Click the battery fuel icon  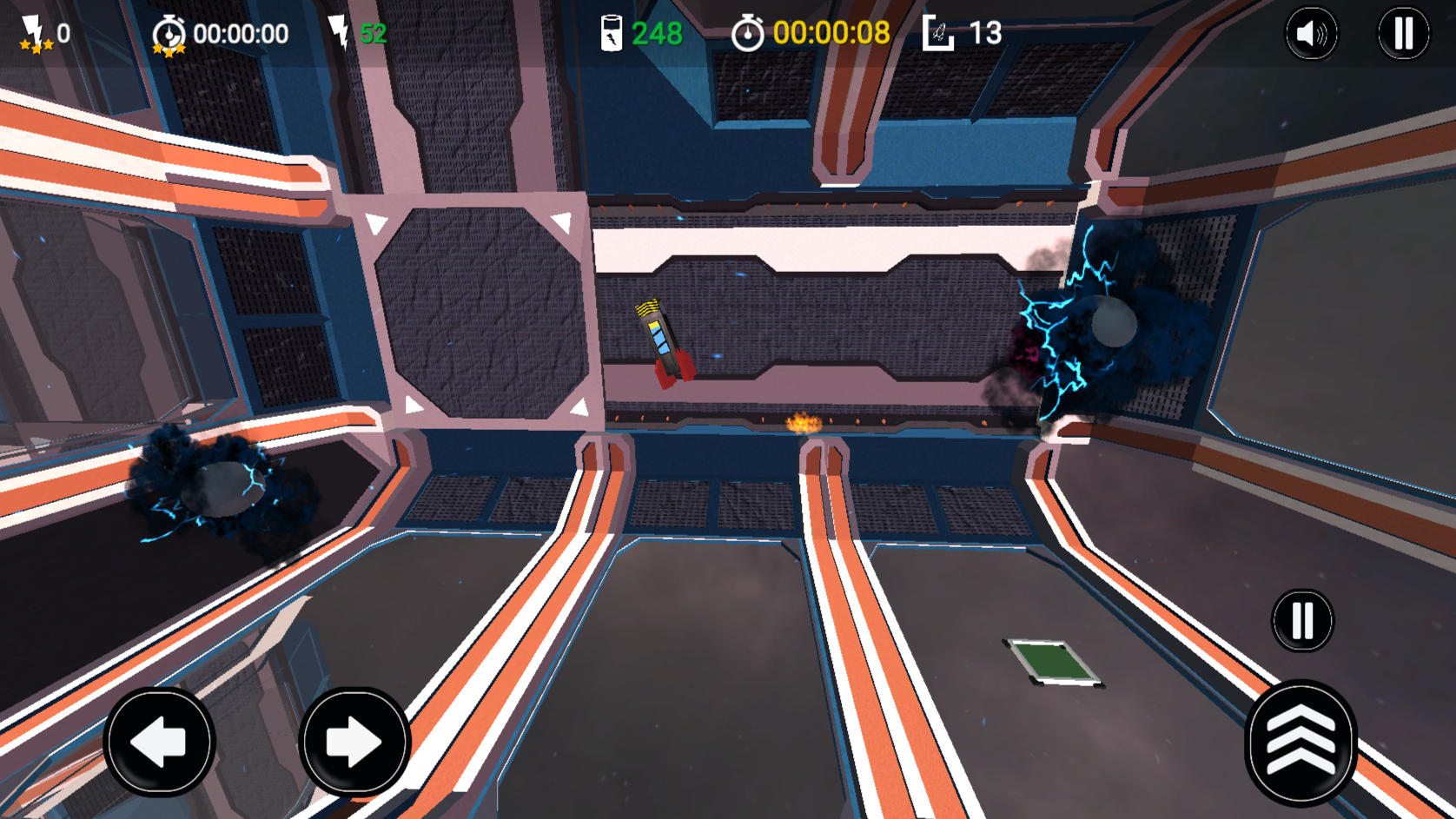pos(612,31)
